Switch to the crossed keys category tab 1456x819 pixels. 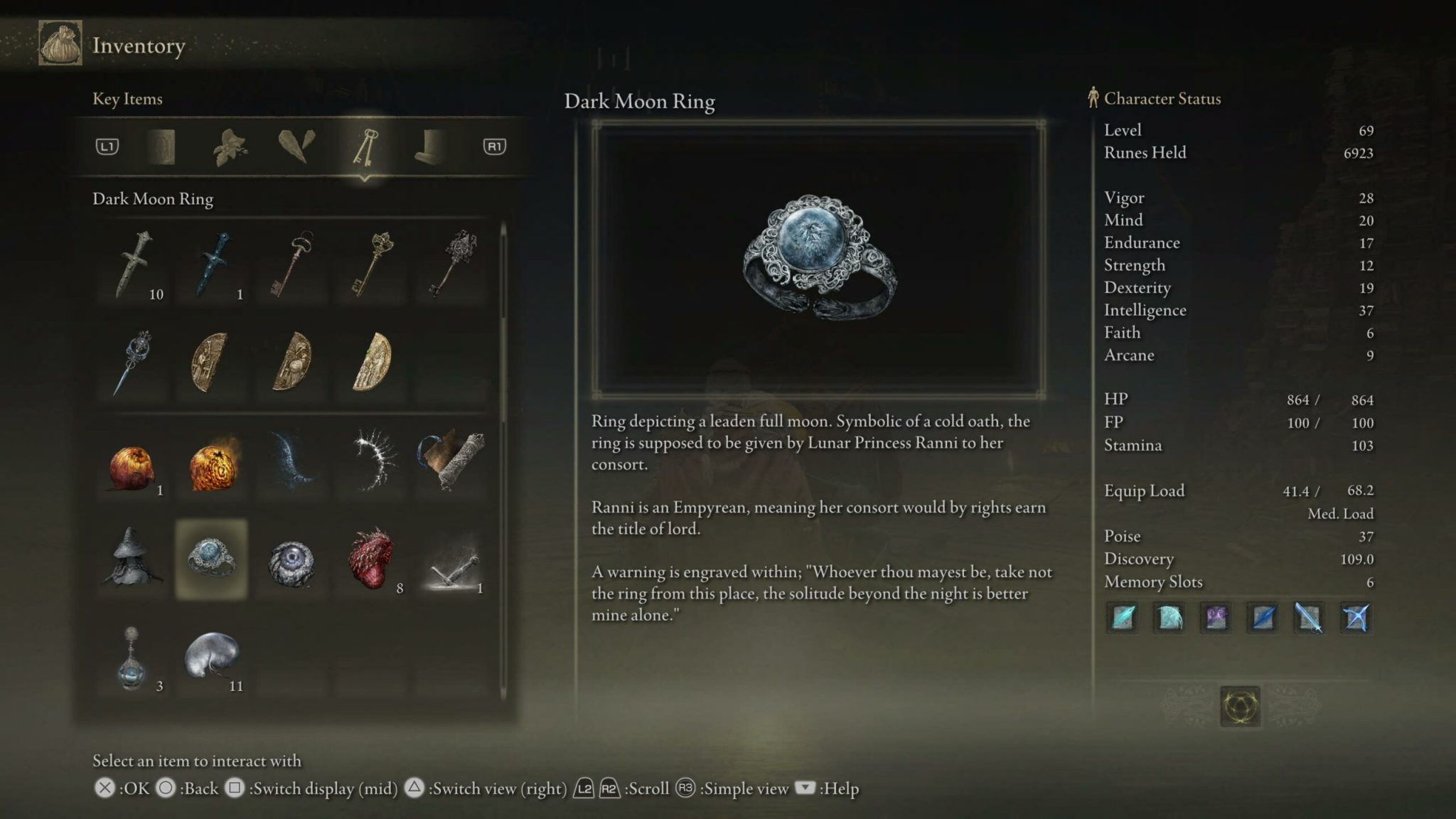click(365, 147)
